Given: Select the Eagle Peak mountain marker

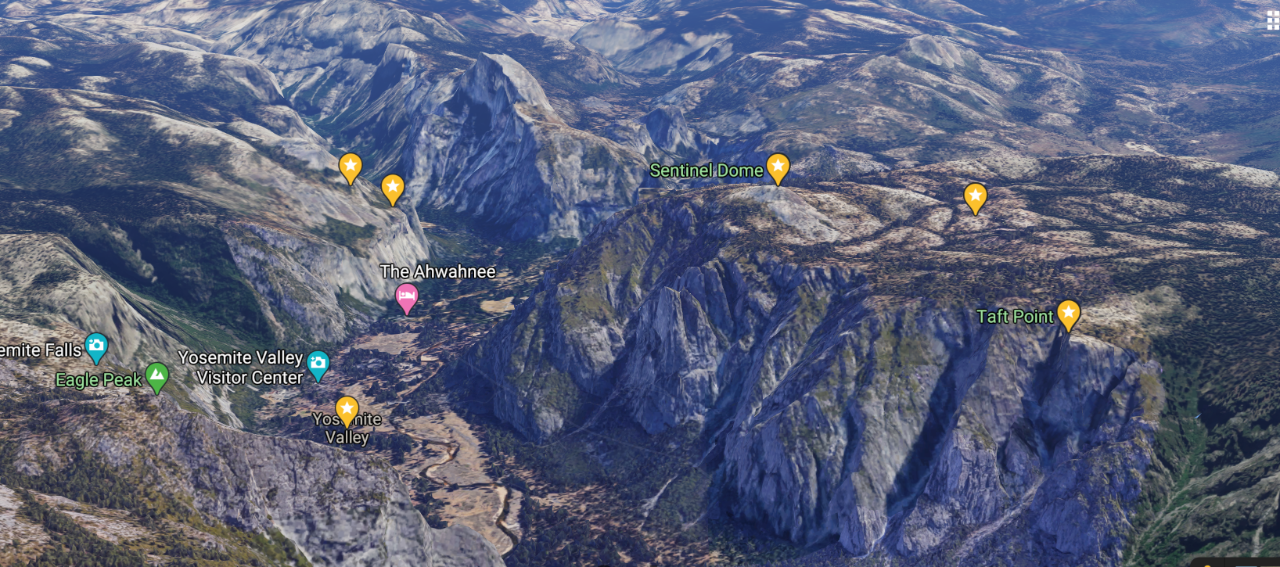Looking at the screenshot, I should pos(156,377).
